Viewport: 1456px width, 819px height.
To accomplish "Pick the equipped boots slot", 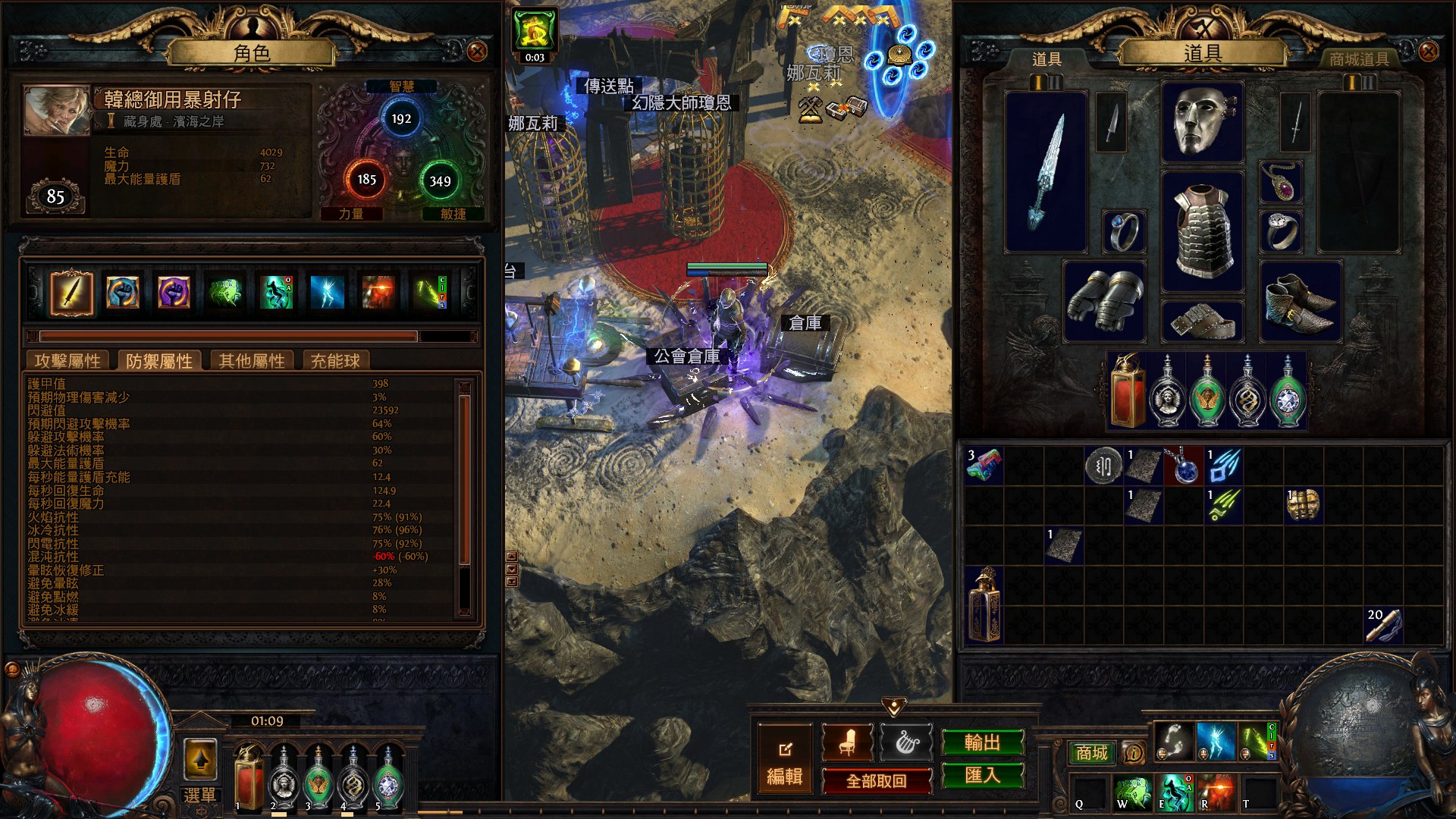I will (x=1300, y=301).
